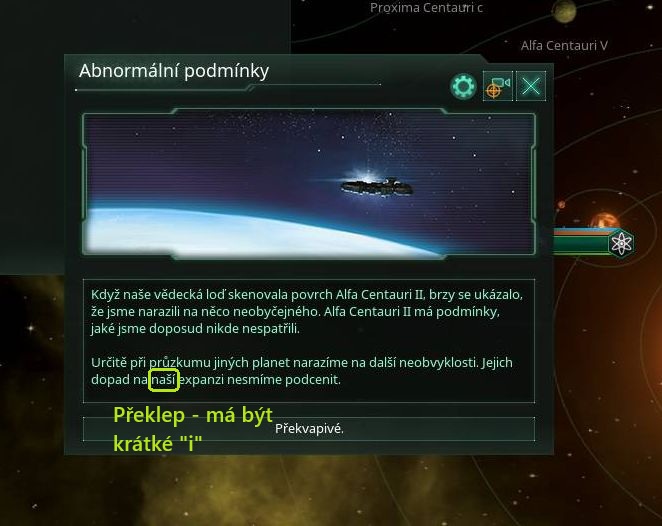Close the Abnormální podmínky event window
The image size is (662, 526).
(x=531, y=86)
